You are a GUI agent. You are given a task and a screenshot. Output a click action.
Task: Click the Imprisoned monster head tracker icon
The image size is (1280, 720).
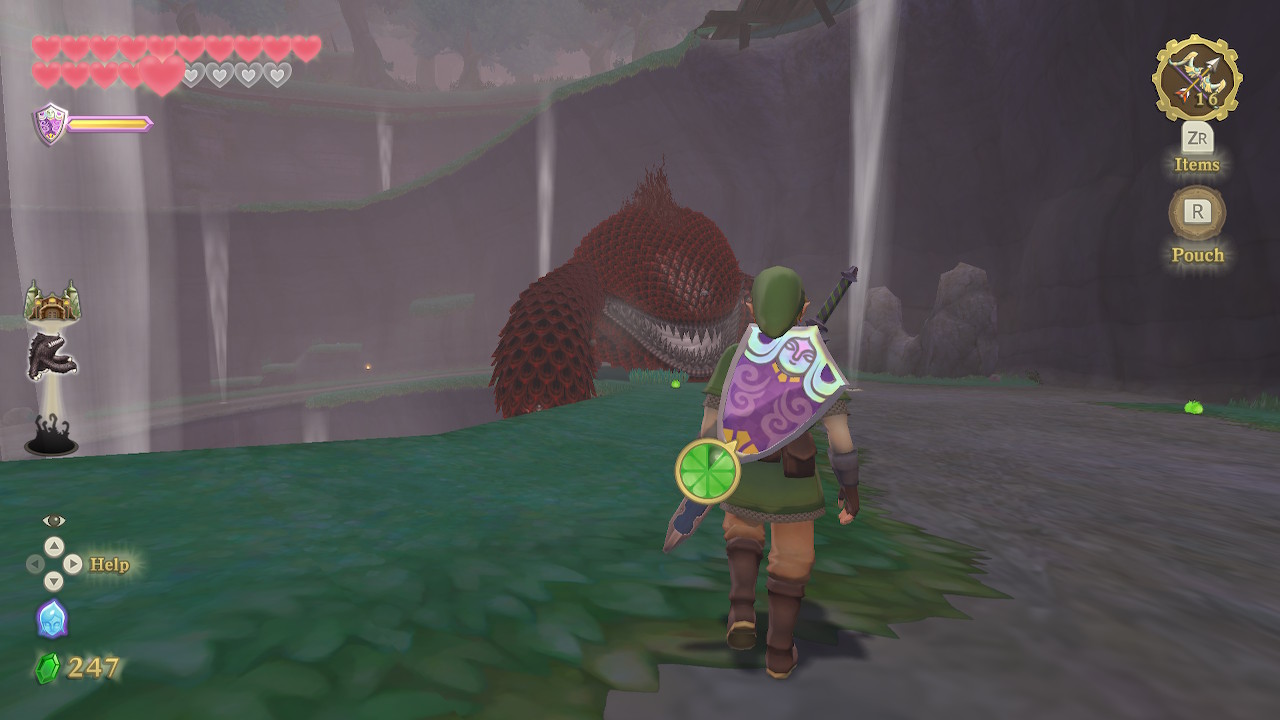[x=51, y=355]
